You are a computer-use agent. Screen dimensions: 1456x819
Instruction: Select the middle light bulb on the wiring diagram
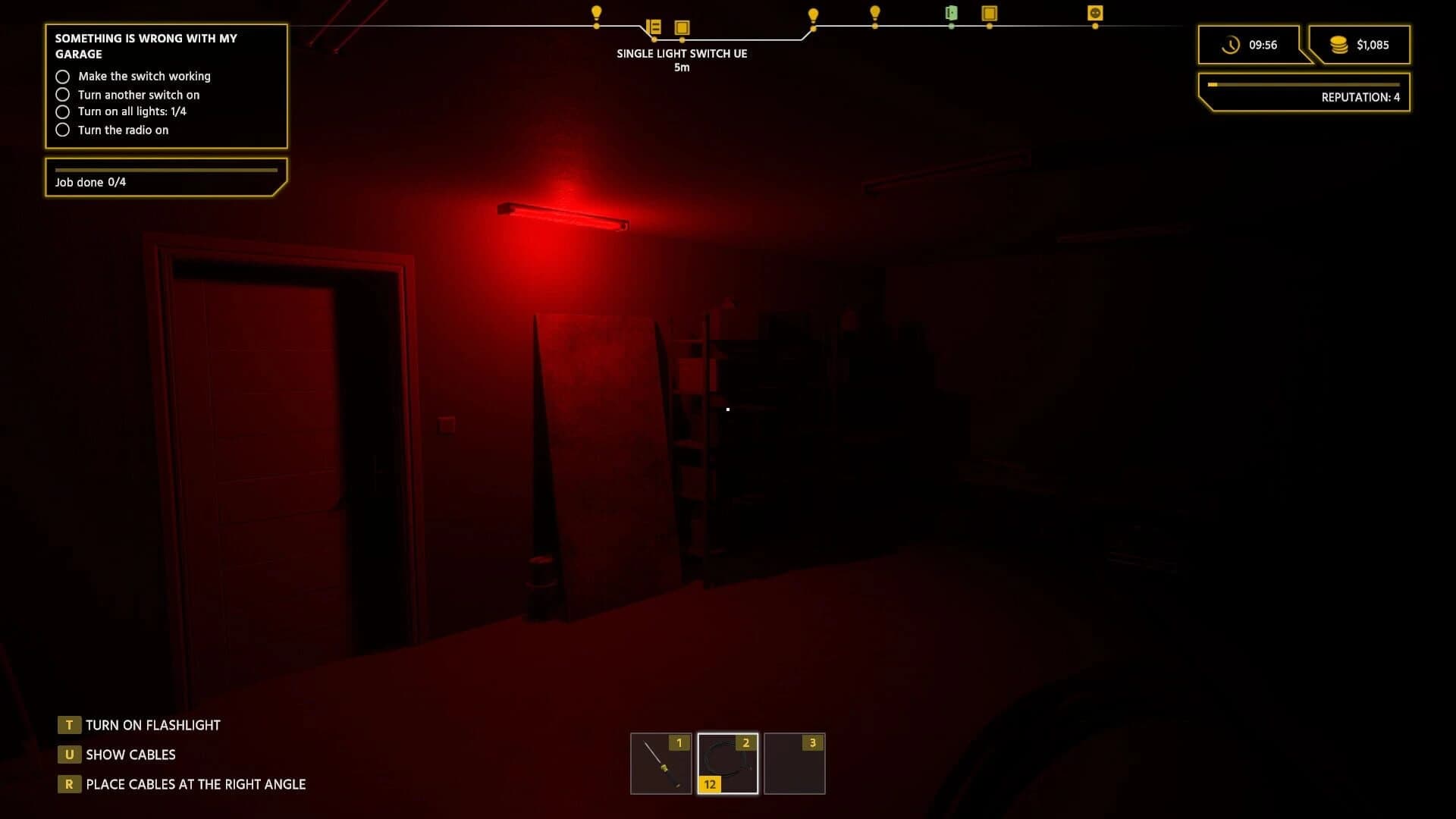(812, 13)
